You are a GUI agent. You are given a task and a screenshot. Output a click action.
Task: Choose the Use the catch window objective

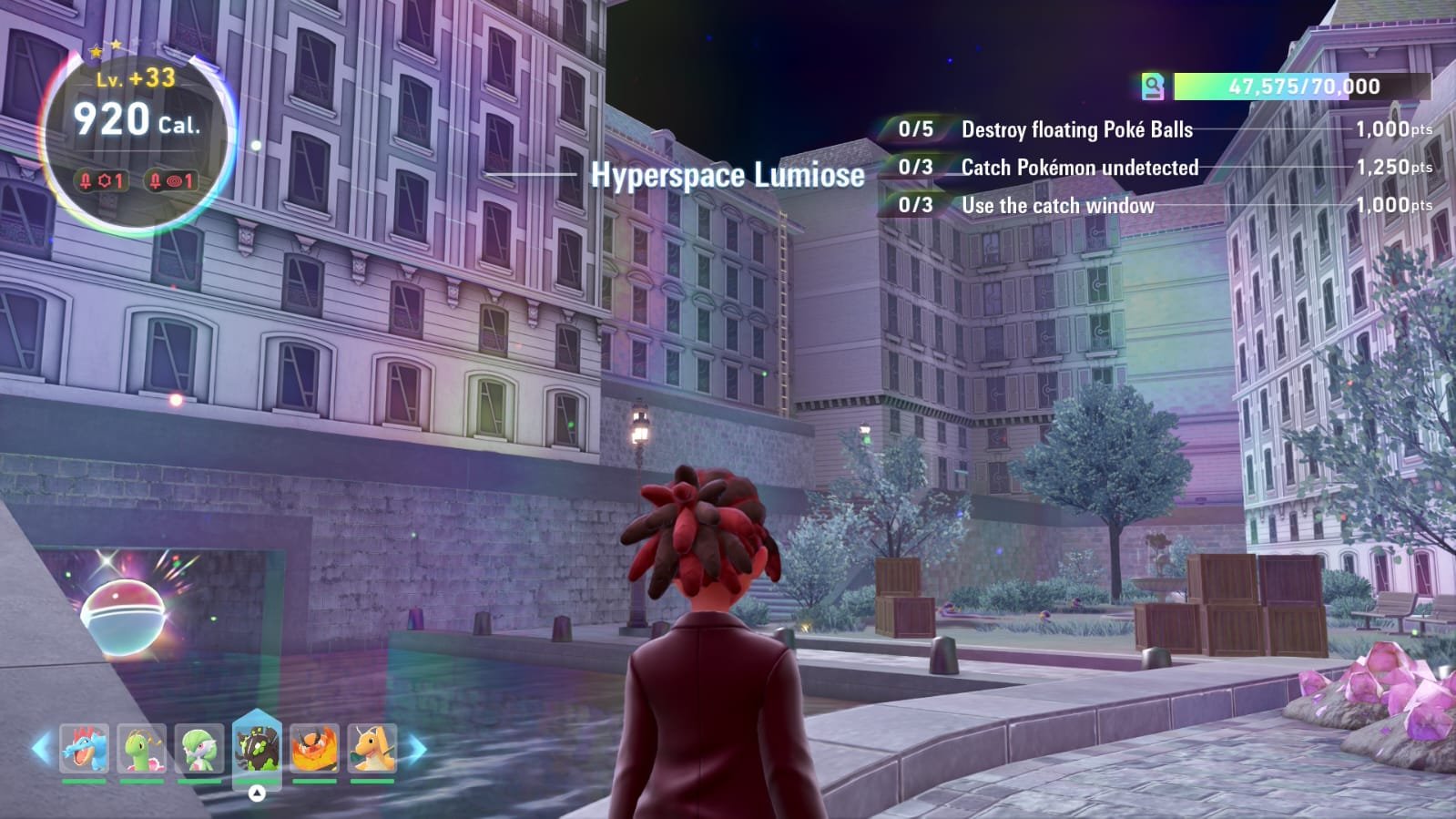[x=1057, y=206]
